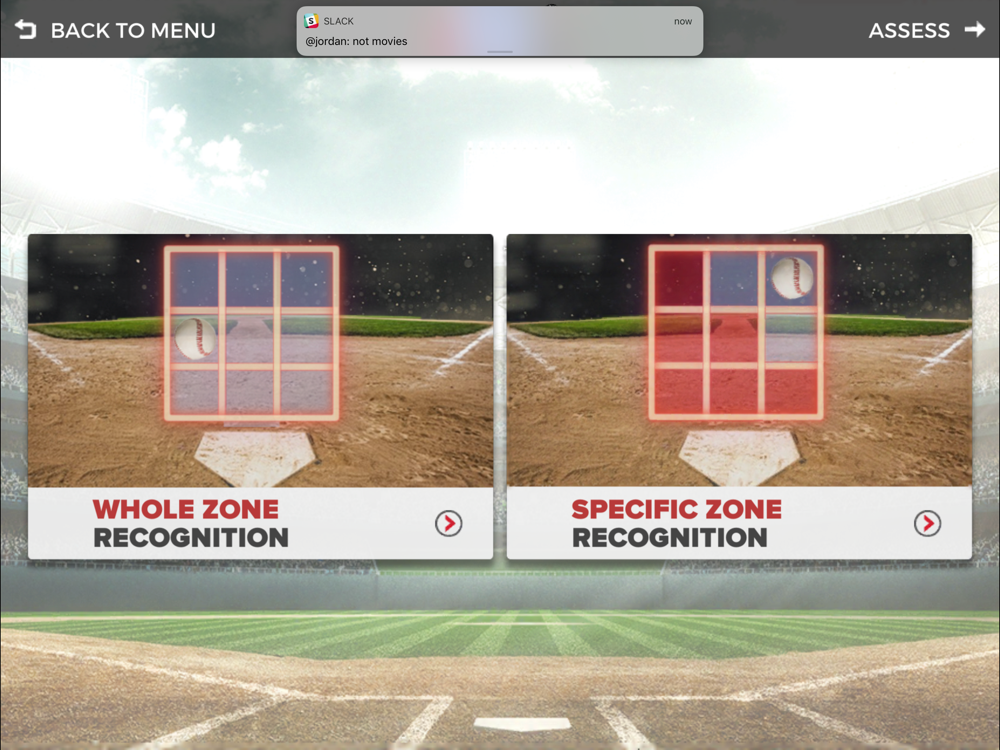The width and height of the screenshot is (1000, 750).
Task: Go back to the menu
Action: coord(115,30)
